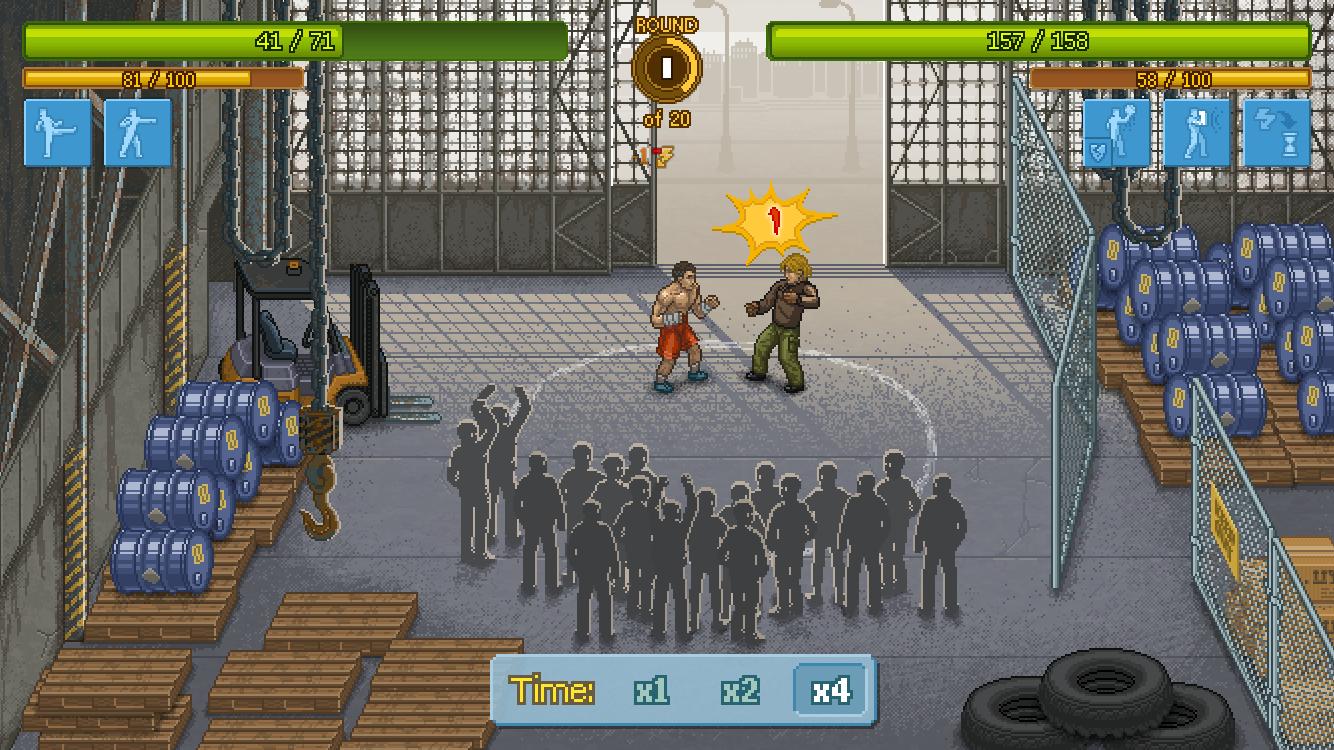Click the opponent's block skill icon
The height and width of the screenshot is (750, 1334).
pyautogui.click(x=1196, y=133)
